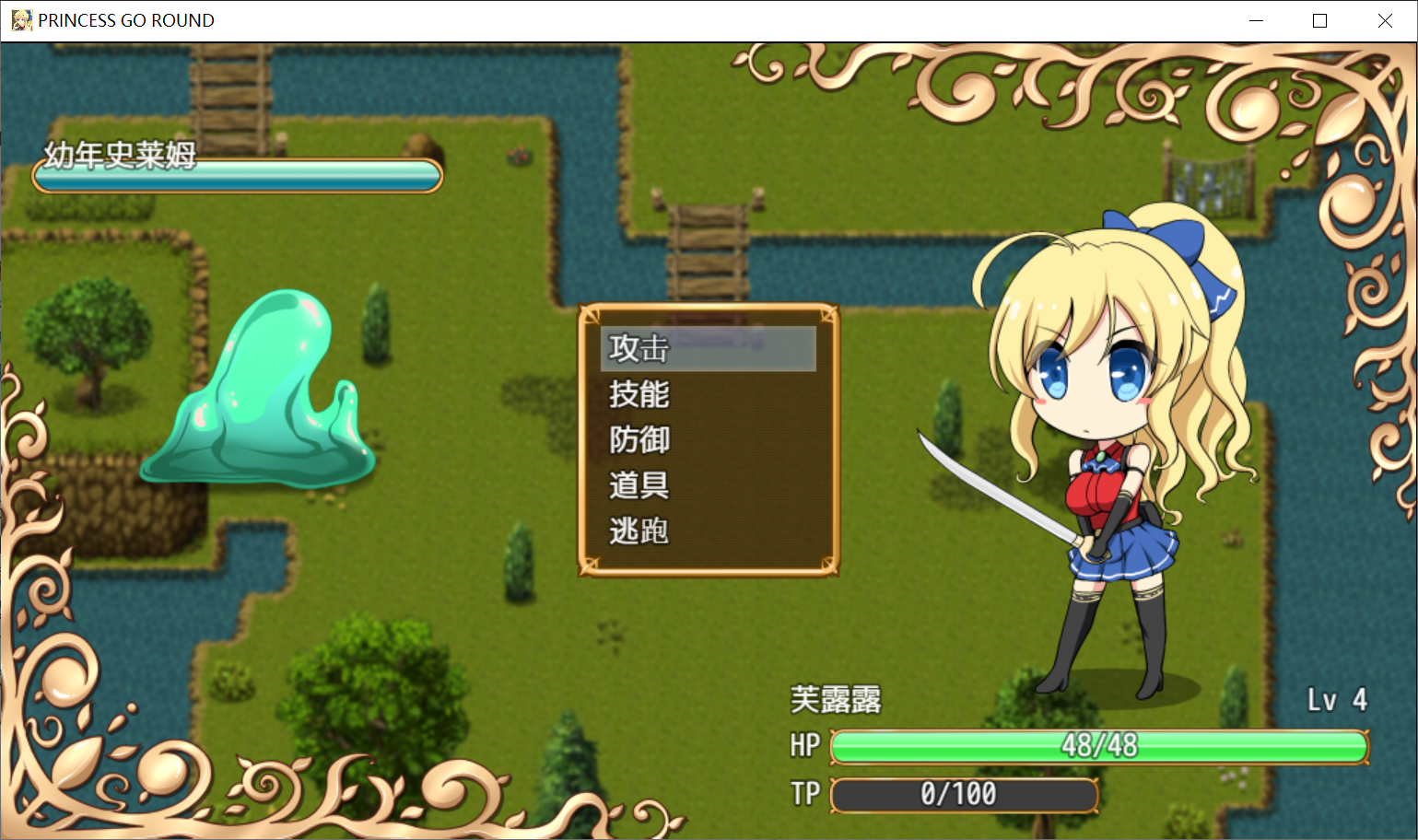The height and width of the screenshot is (840, 1418).
Task: Select the 技能 (Skill) command
Action: point(639,395)
